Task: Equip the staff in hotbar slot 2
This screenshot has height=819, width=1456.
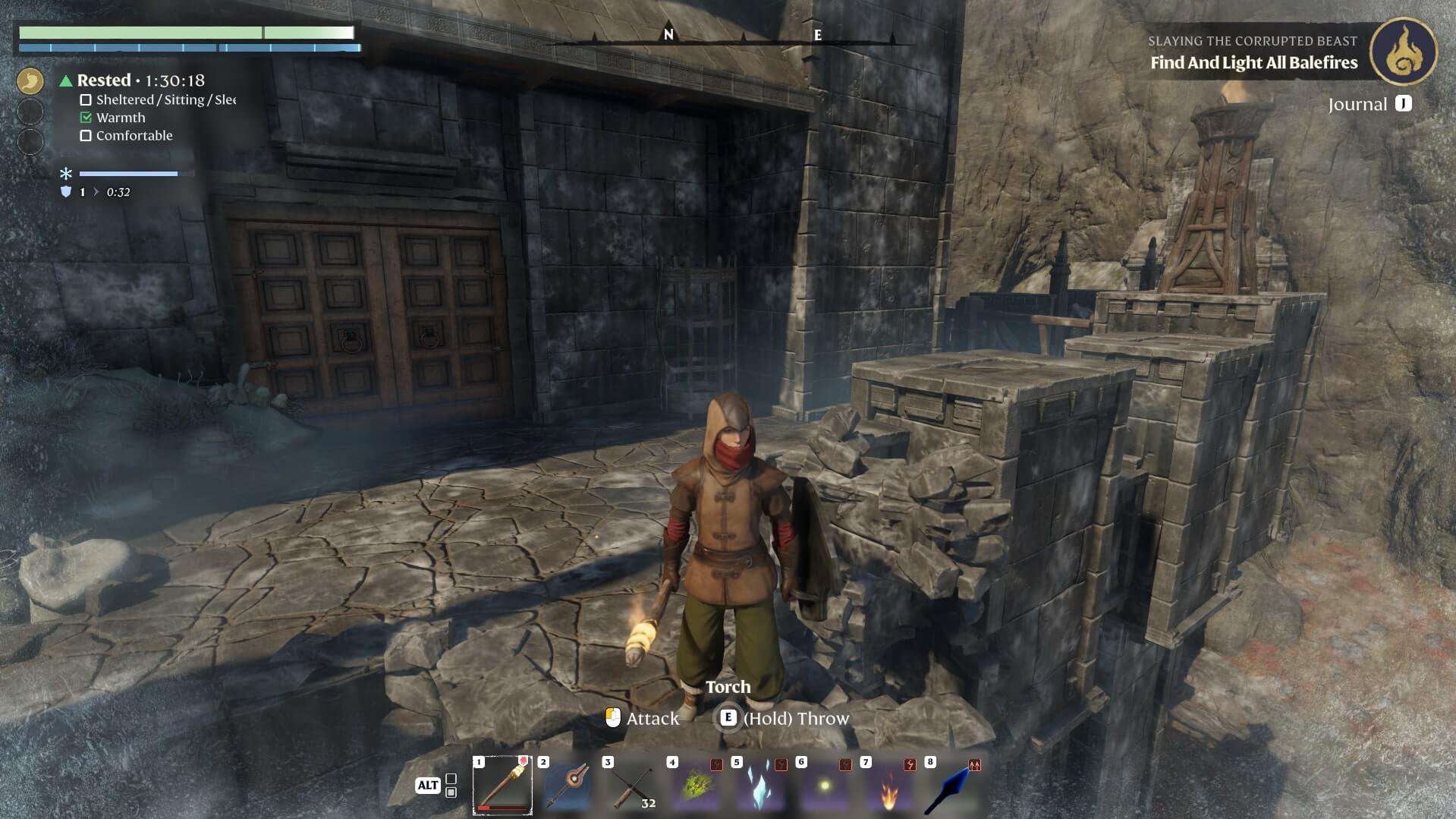Action: [568, 785]
